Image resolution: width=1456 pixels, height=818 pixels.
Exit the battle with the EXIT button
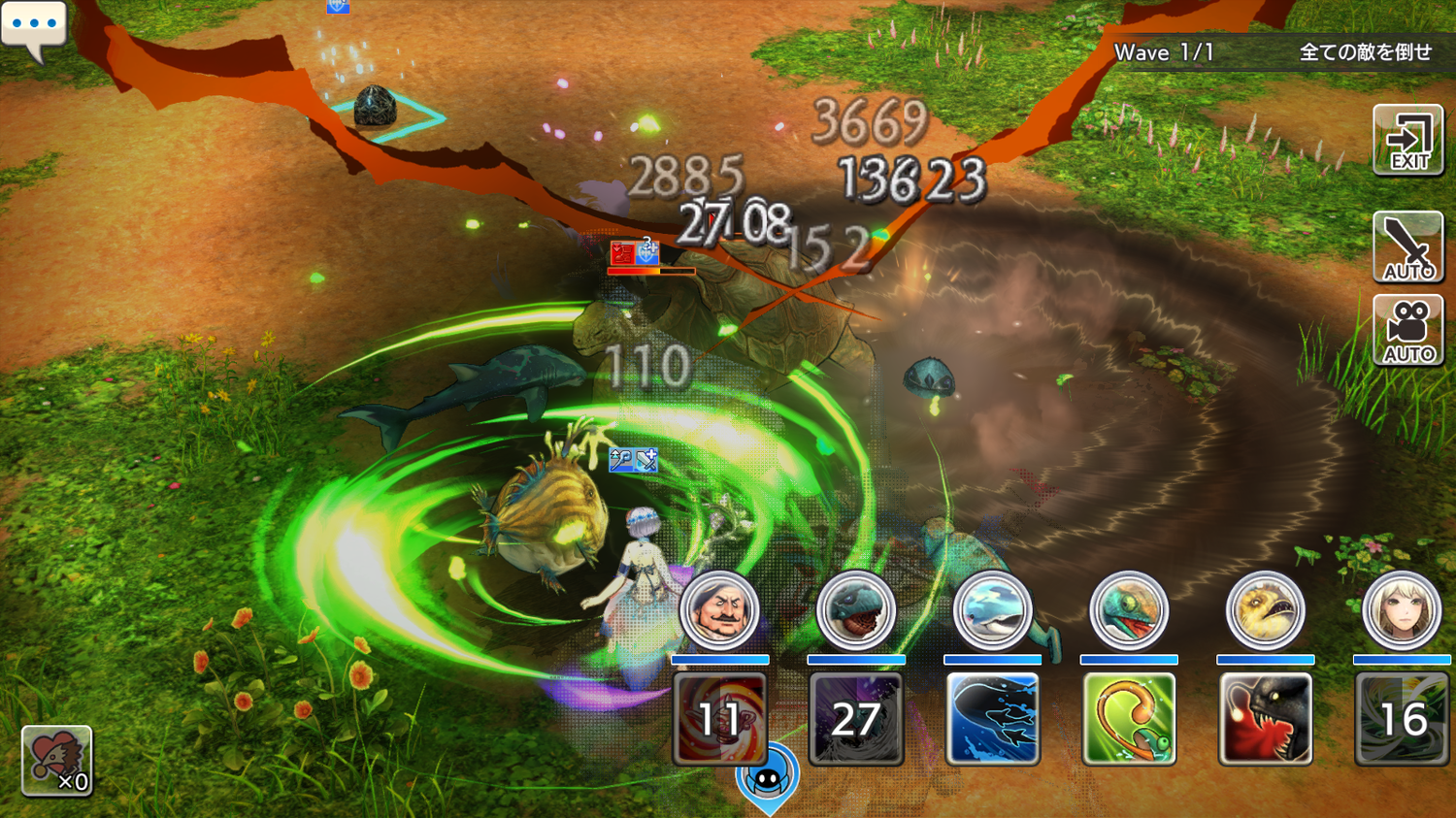[x=1407, y=141]
